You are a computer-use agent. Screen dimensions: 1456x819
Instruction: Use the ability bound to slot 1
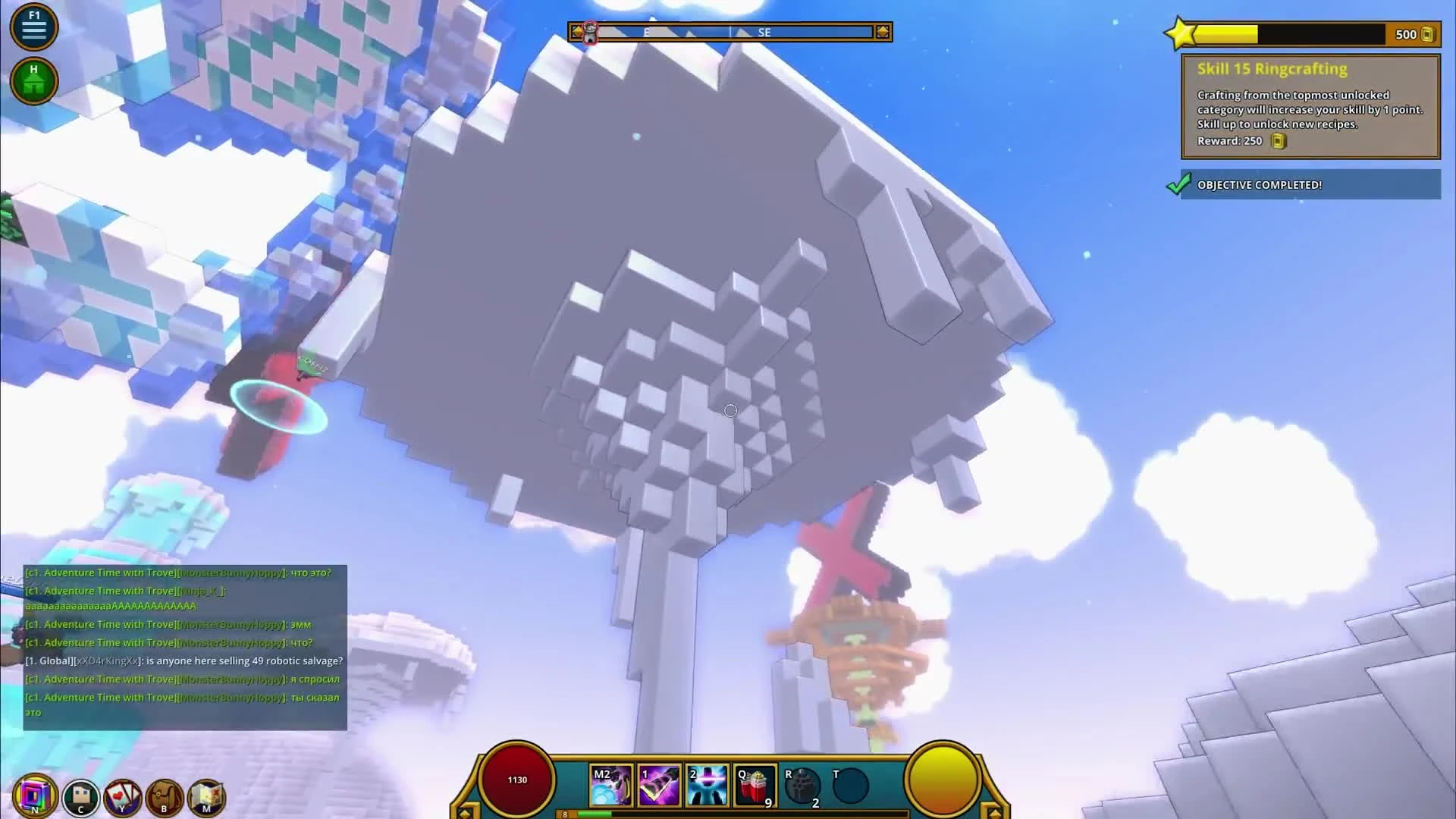(x=658, y=785)
